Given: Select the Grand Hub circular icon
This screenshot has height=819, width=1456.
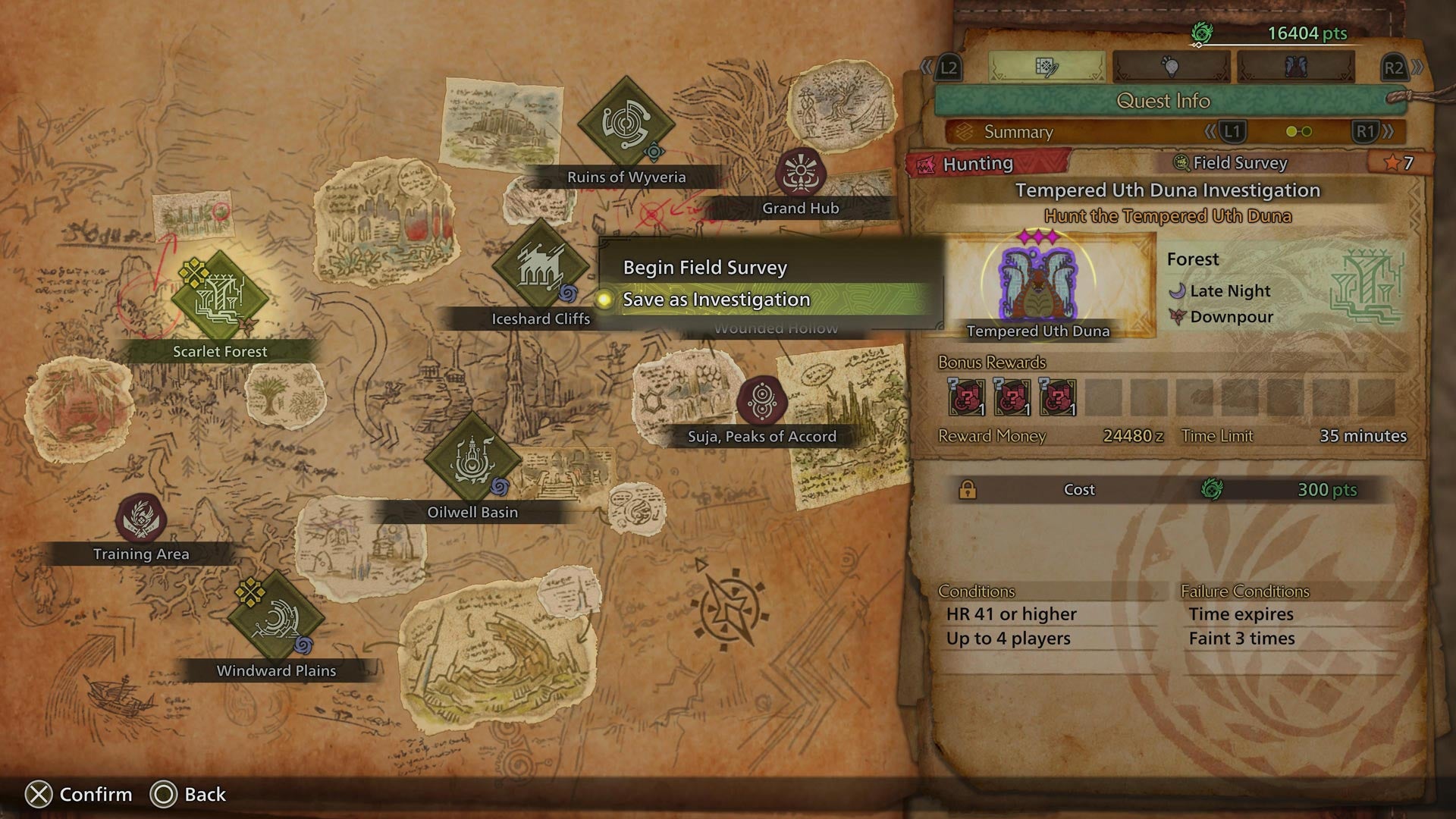Looking at the screenshot, I should coord(800,171).
